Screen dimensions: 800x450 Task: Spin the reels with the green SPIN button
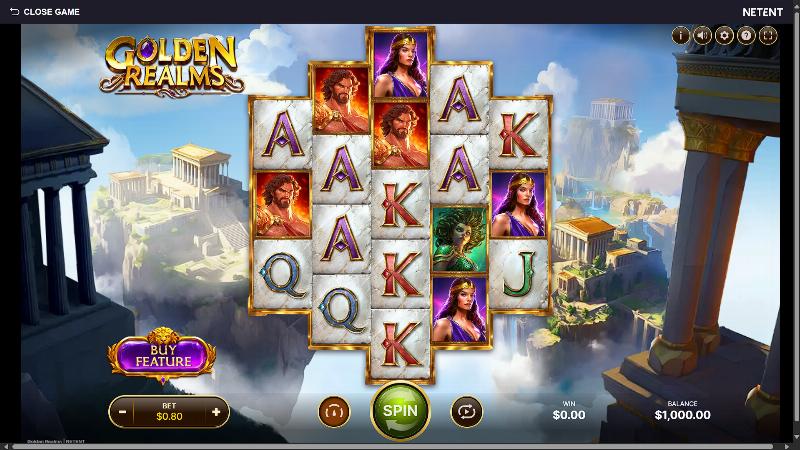click(400, 410)
